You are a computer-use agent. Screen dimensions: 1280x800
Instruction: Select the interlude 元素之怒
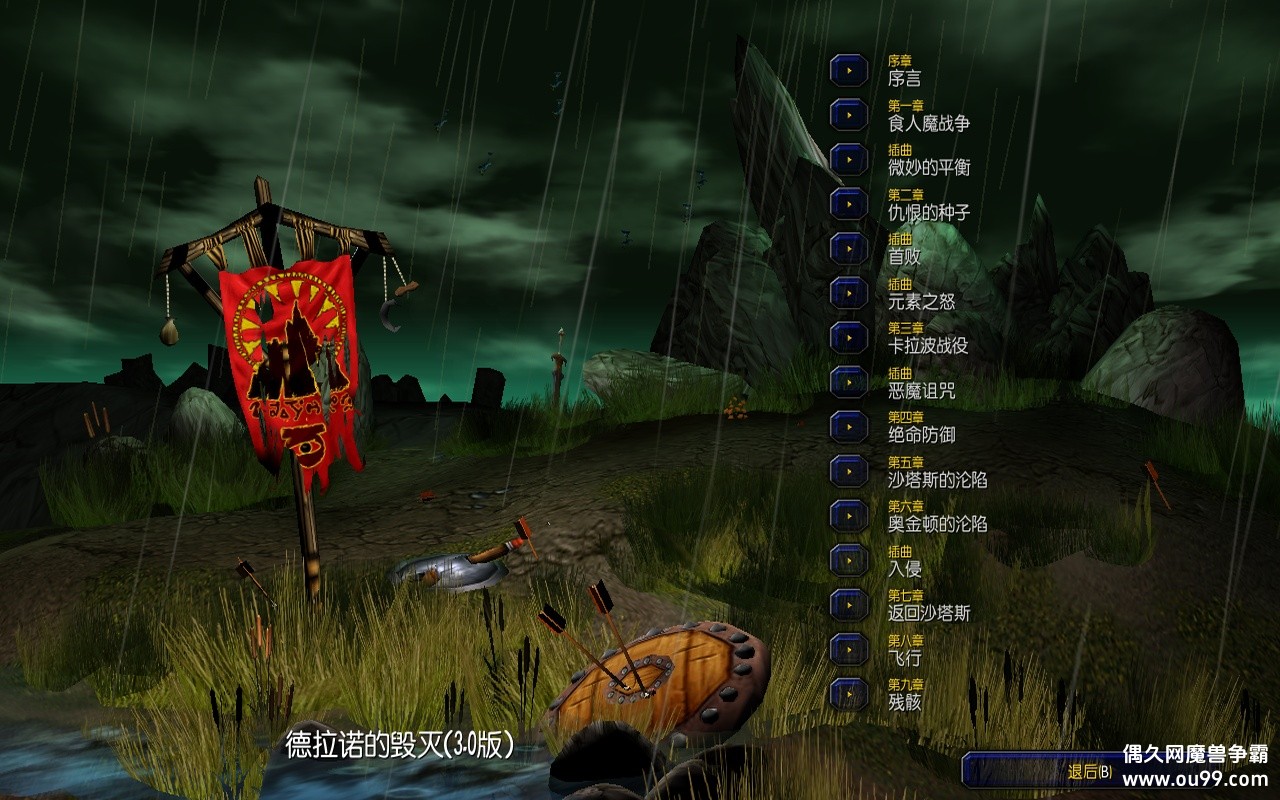pyautogui.click(x=849, y=293)
